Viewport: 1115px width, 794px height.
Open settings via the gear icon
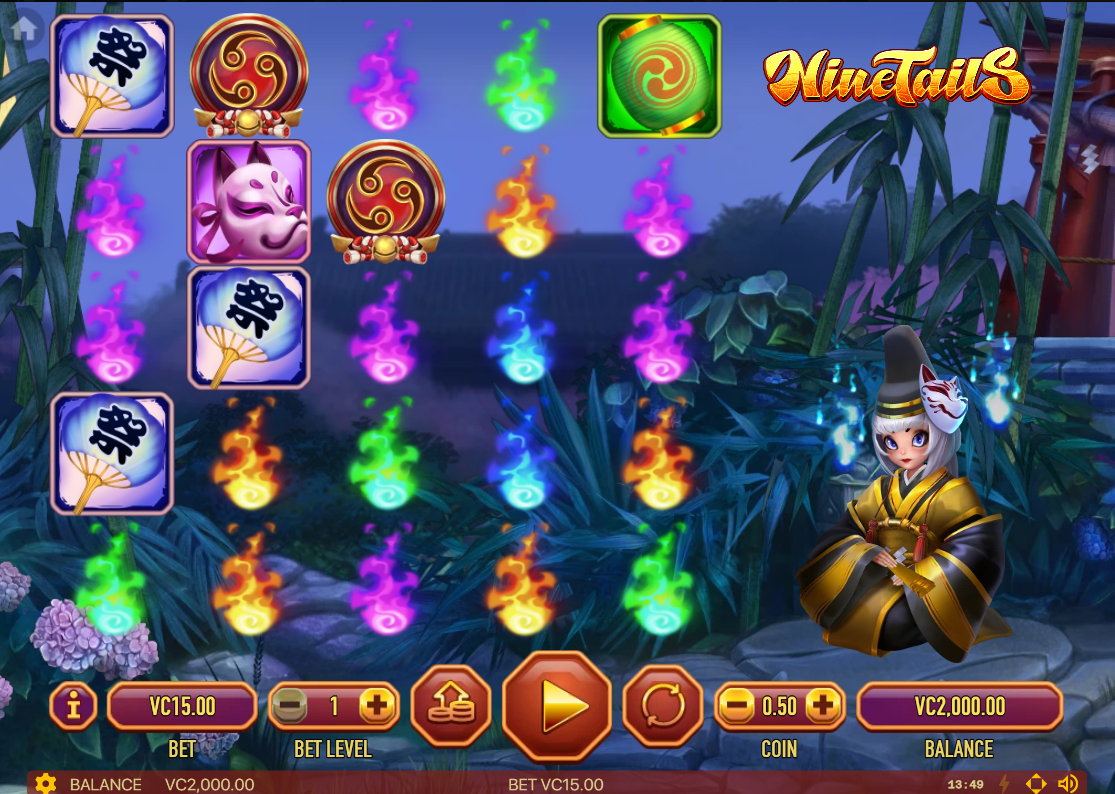point(45,784)
